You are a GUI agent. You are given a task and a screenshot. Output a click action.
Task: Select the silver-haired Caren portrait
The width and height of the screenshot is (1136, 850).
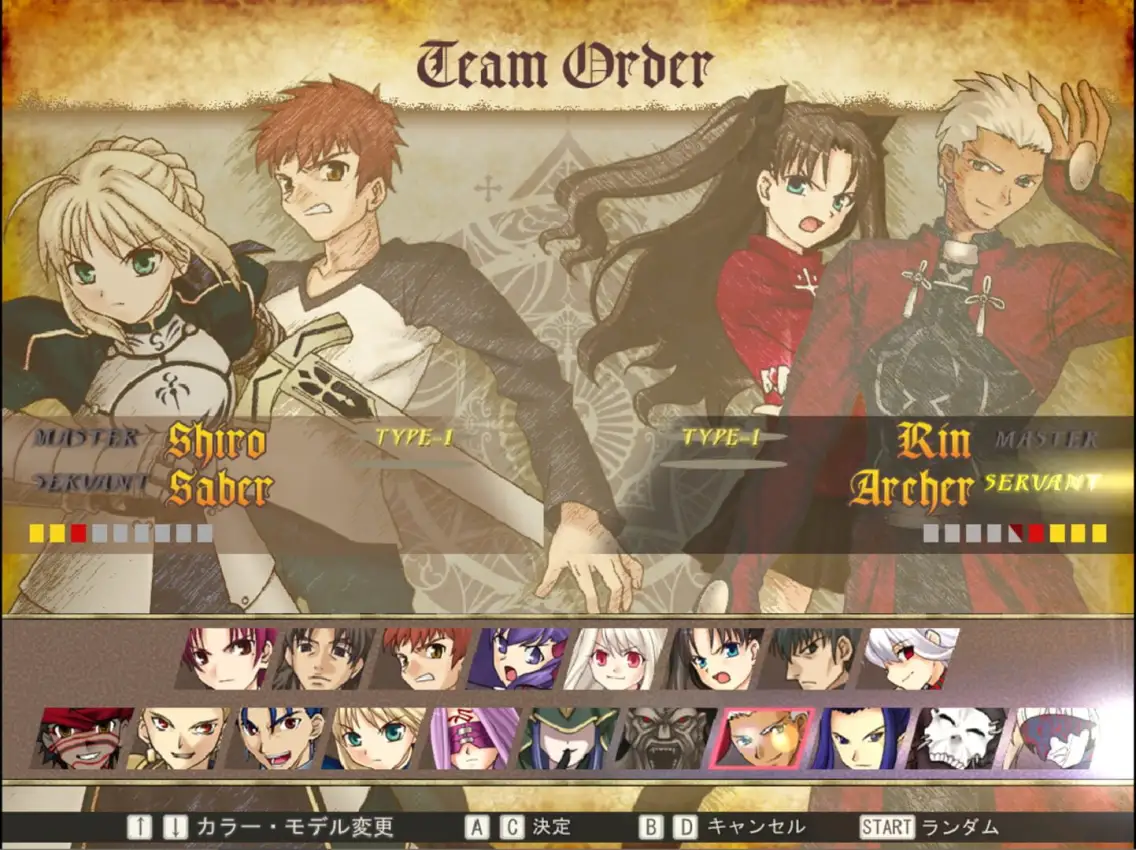(x=910, y=658)
